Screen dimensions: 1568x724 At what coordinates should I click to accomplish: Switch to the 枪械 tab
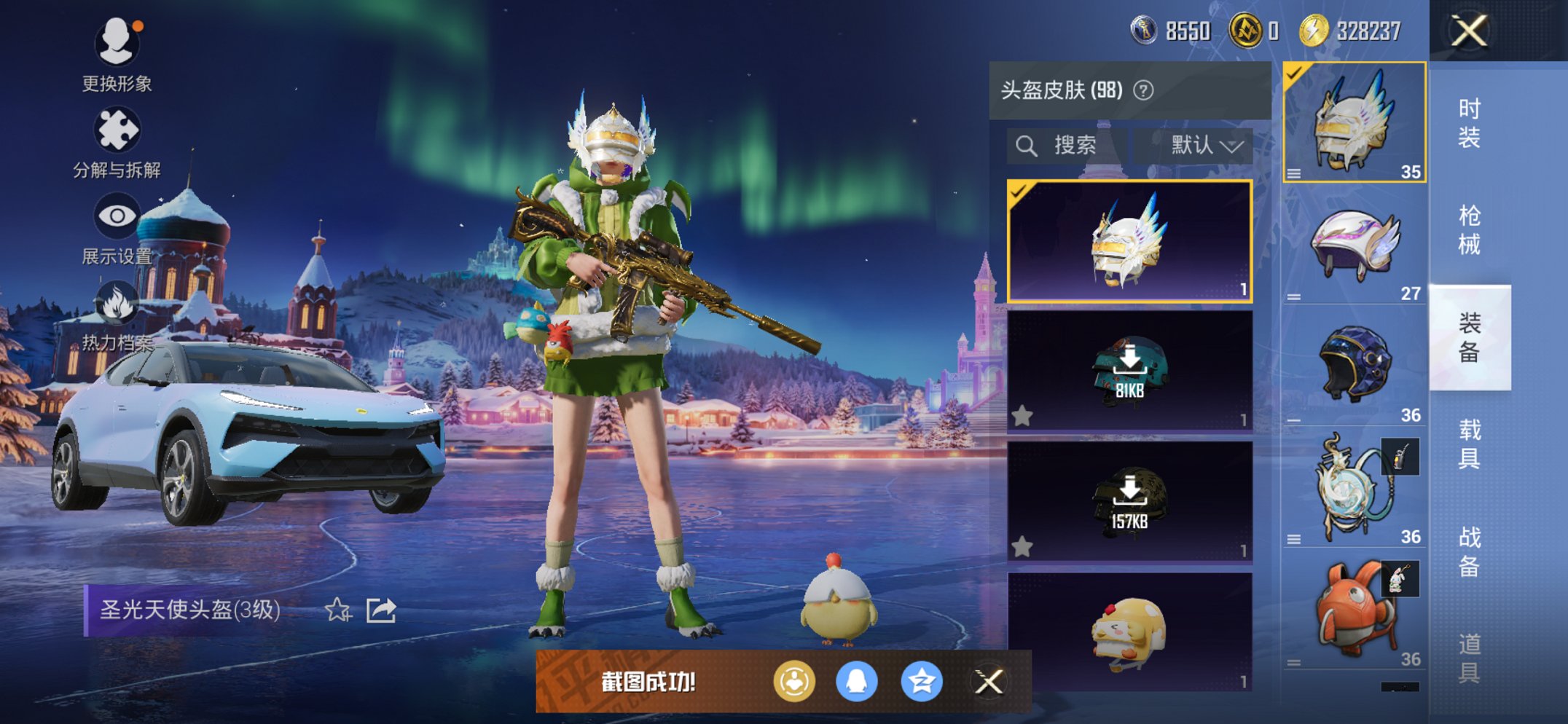[x=1469, y=230]
